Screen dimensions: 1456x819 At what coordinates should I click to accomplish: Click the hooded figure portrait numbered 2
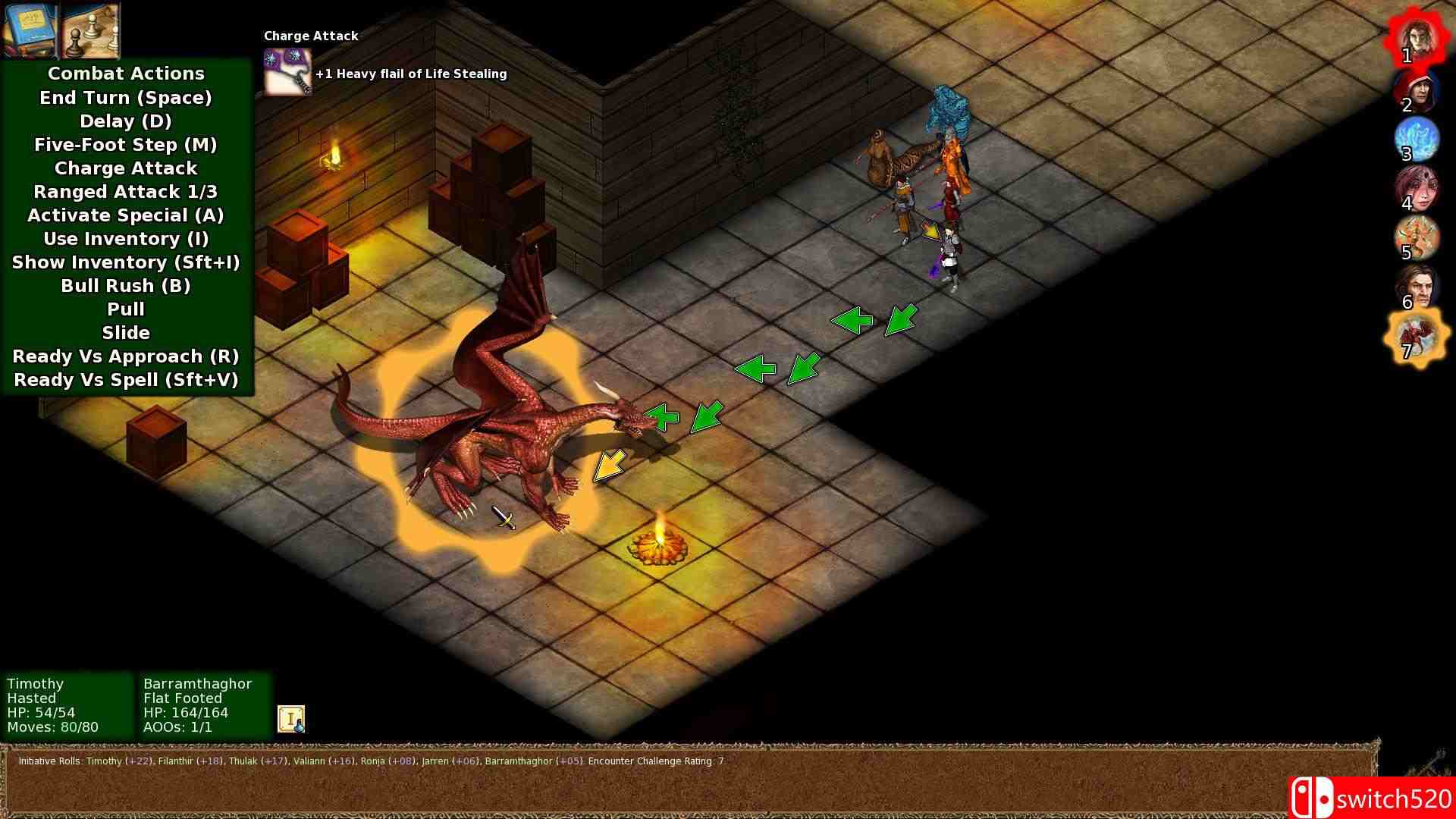tap(1421, 91)
